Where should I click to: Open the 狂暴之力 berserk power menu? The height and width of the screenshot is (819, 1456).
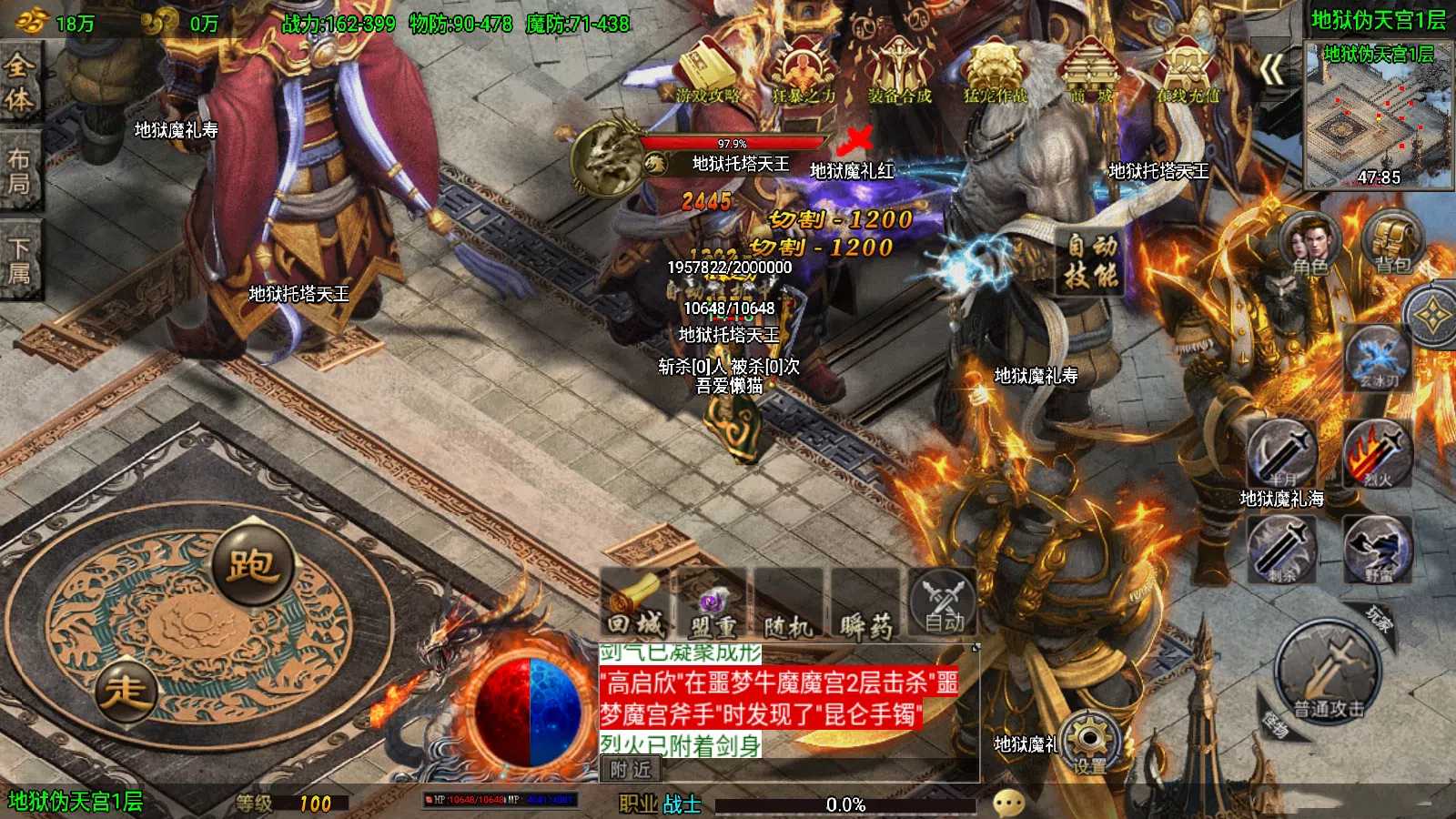pos(804,71)
